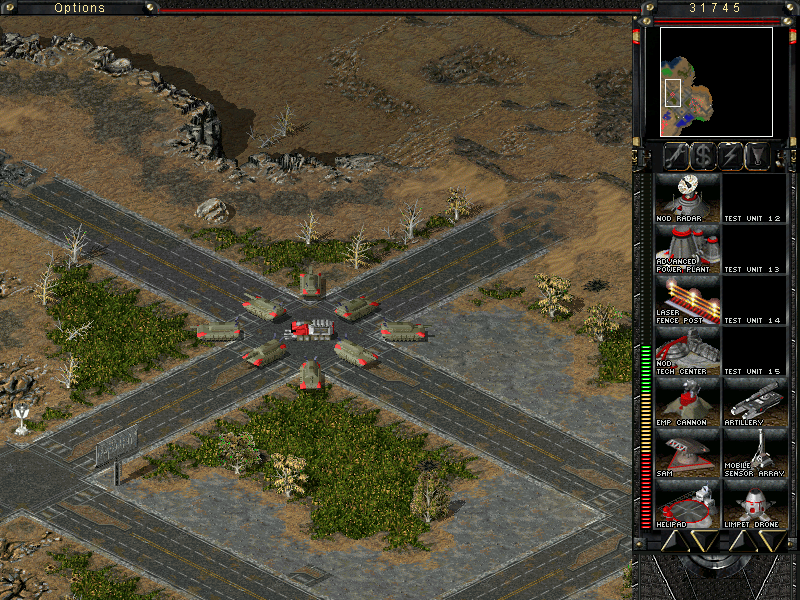Screen dimensions: 800x600
Task: Choose the Test Unit 15 cameo
Action: pos(755,350)
